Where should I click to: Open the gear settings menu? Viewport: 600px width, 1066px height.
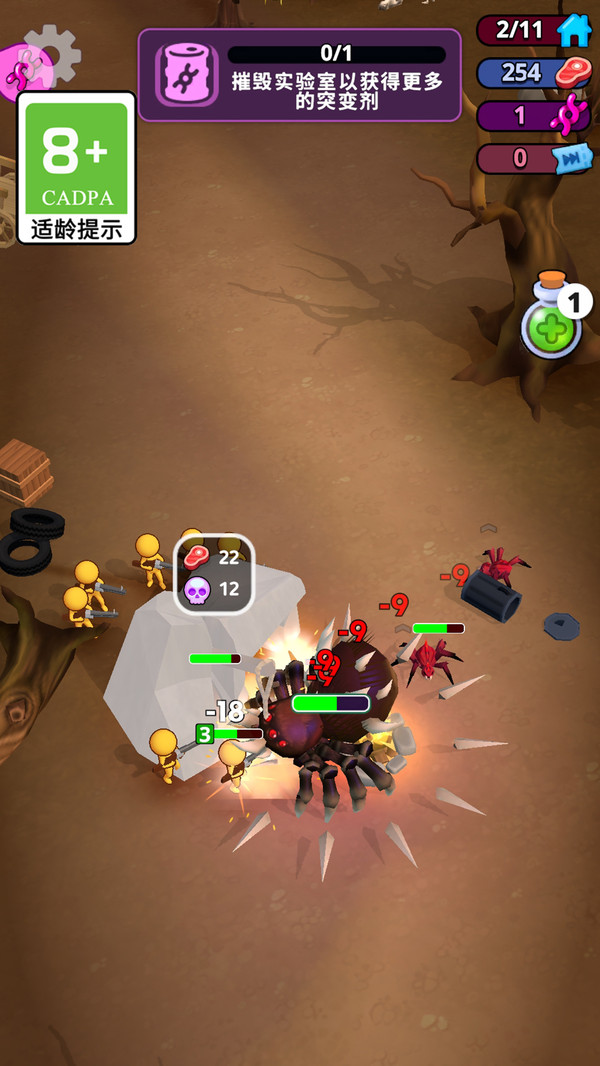[53, 53]
